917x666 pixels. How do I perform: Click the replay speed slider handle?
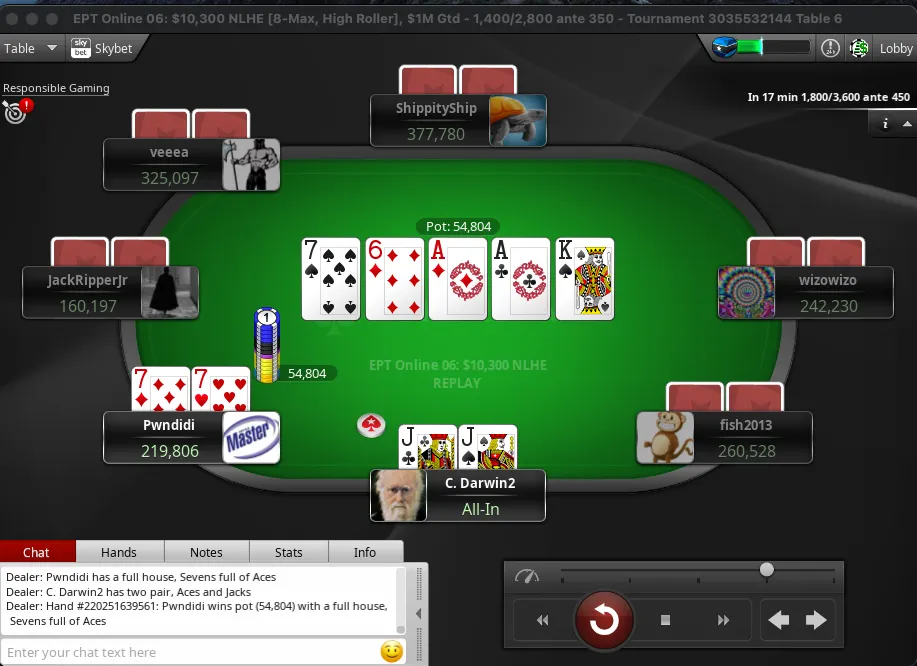767,570
